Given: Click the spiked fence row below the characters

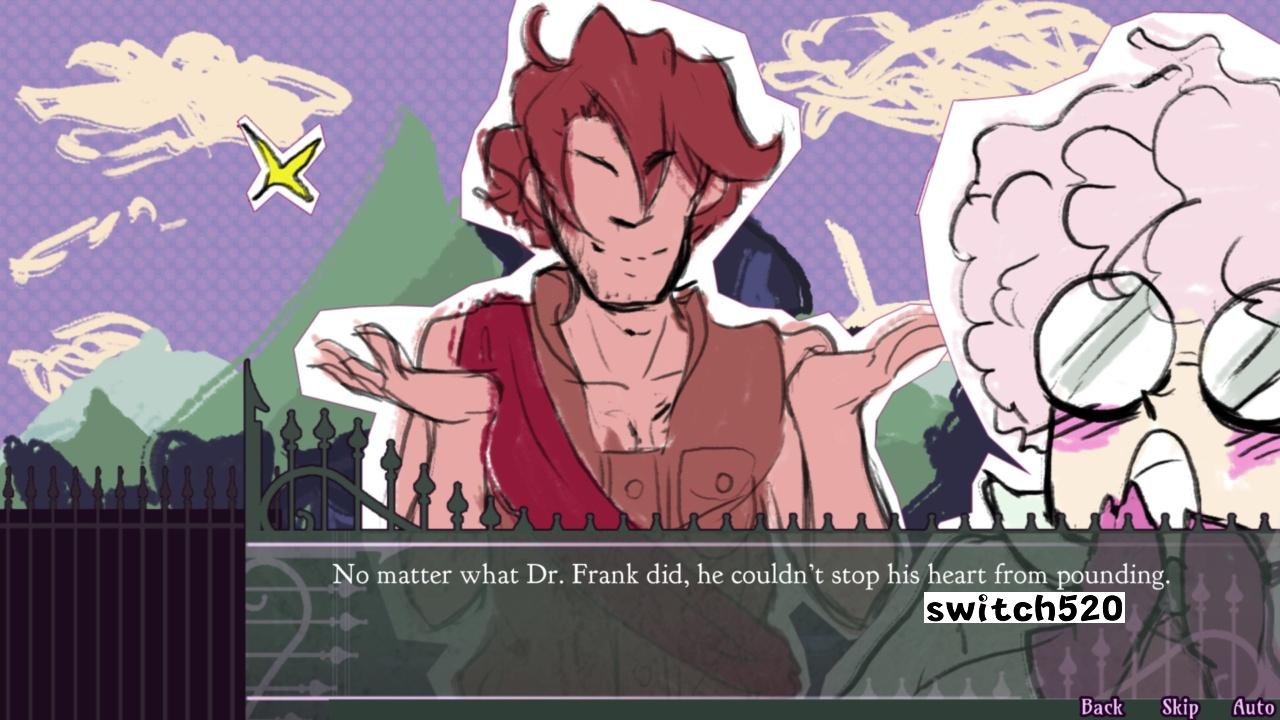Looking at the screenshot, I should 750,522.
